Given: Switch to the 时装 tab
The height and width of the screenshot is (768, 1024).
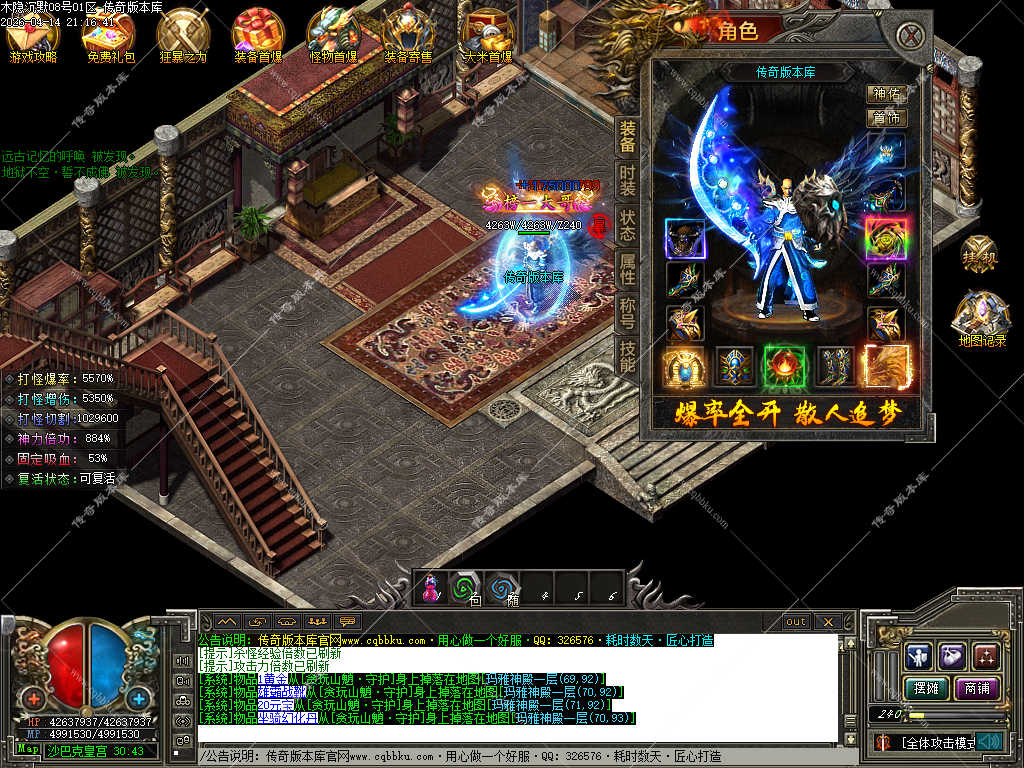Looking at the screenshot, I should click(x=627, y=180).
